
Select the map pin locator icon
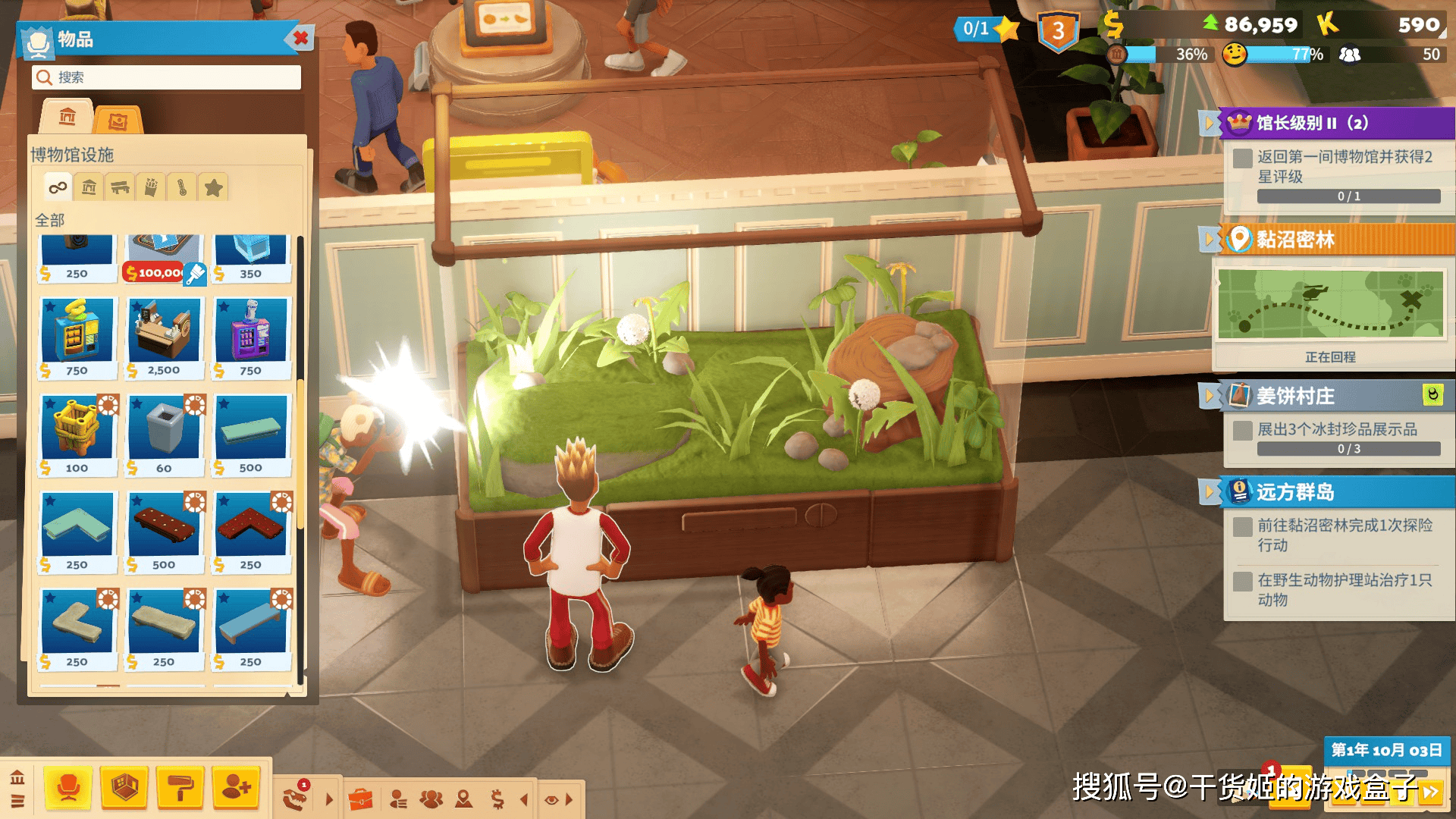click(463, 799)
